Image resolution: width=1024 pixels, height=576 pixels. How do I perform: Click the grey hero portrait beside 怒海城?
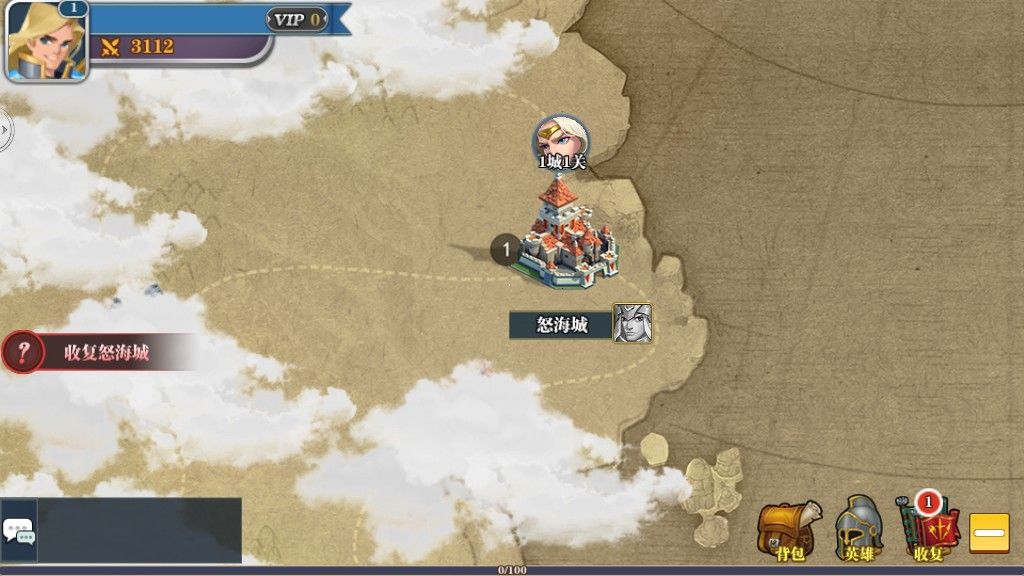pyautogui.click(x=633, y=323)
